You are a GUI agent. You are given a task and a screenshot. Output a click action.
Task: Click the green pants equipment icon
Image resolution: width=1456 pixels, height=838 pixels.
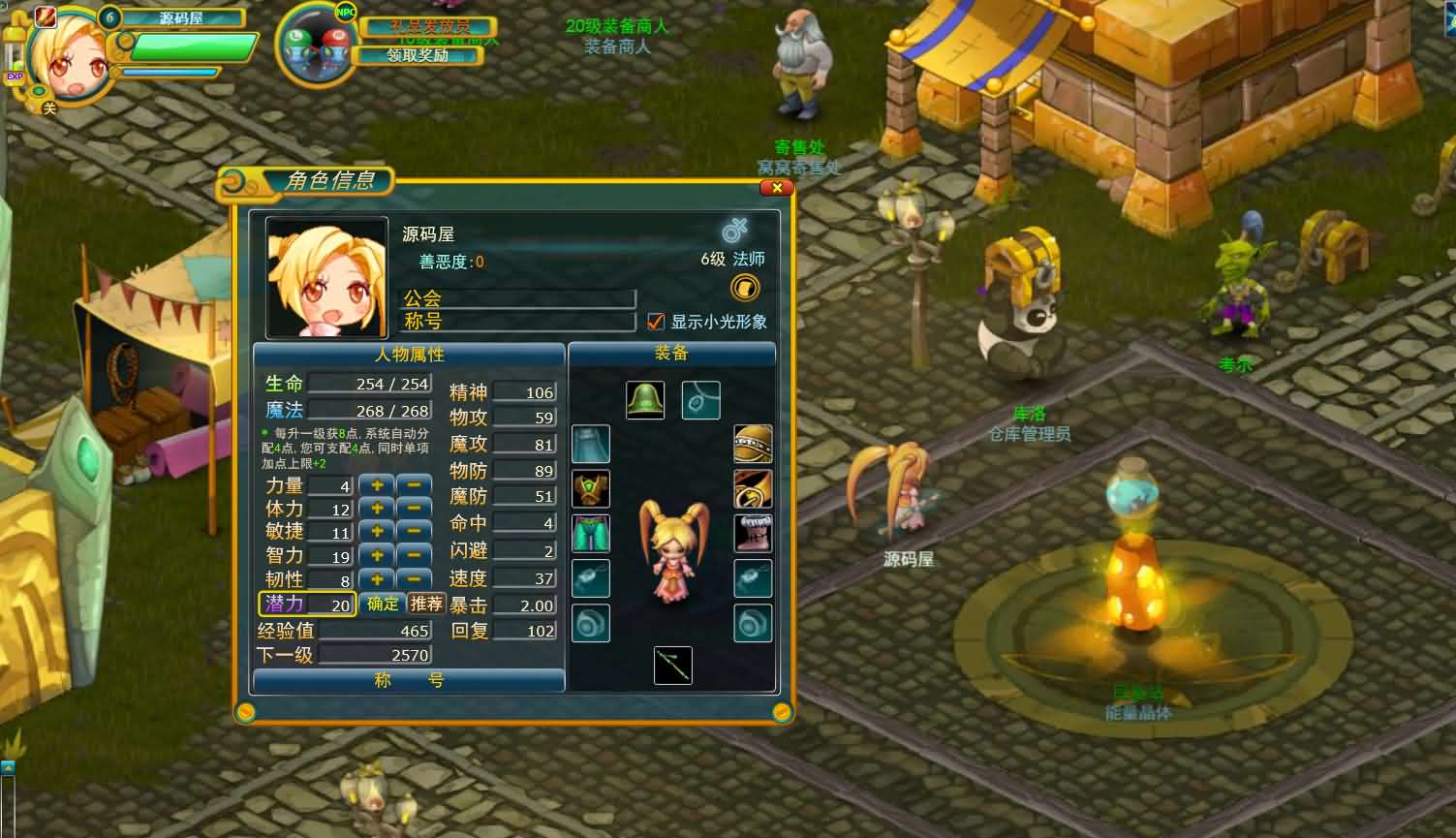590,533
